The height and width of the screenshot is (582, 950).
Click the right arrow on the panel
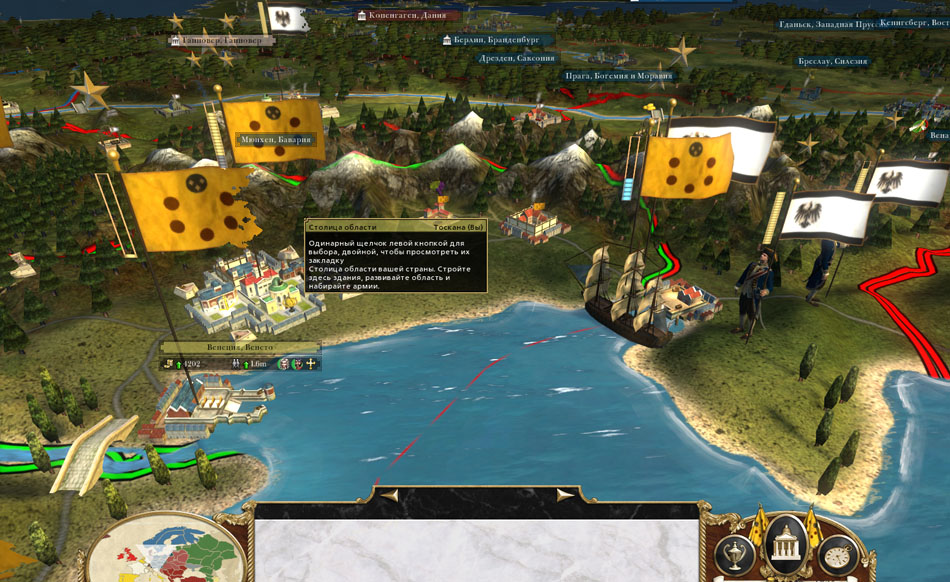(x=565, y=494)
